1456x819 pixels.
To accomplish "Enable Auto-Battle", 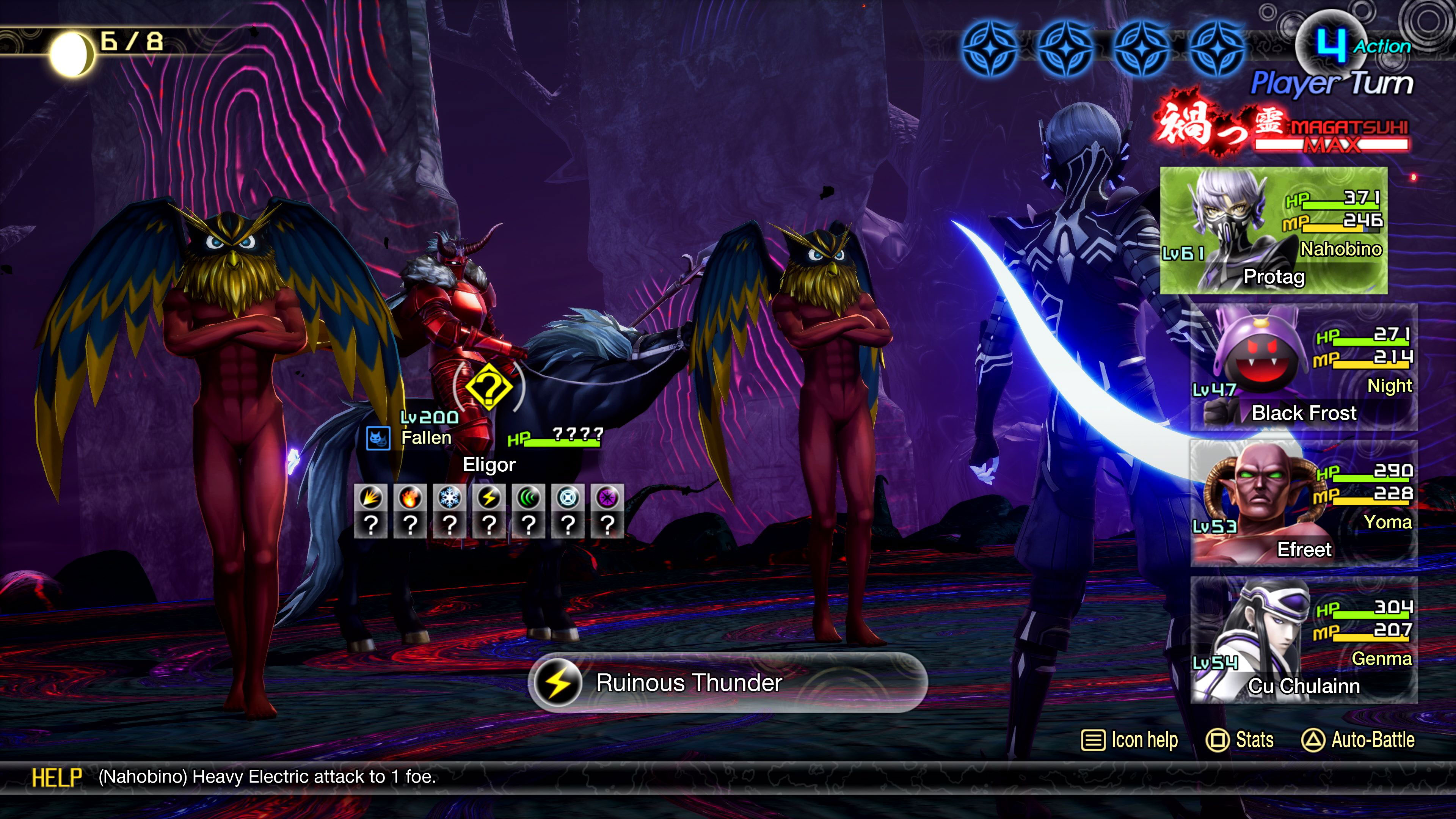I will click(x=1358, y=740).
